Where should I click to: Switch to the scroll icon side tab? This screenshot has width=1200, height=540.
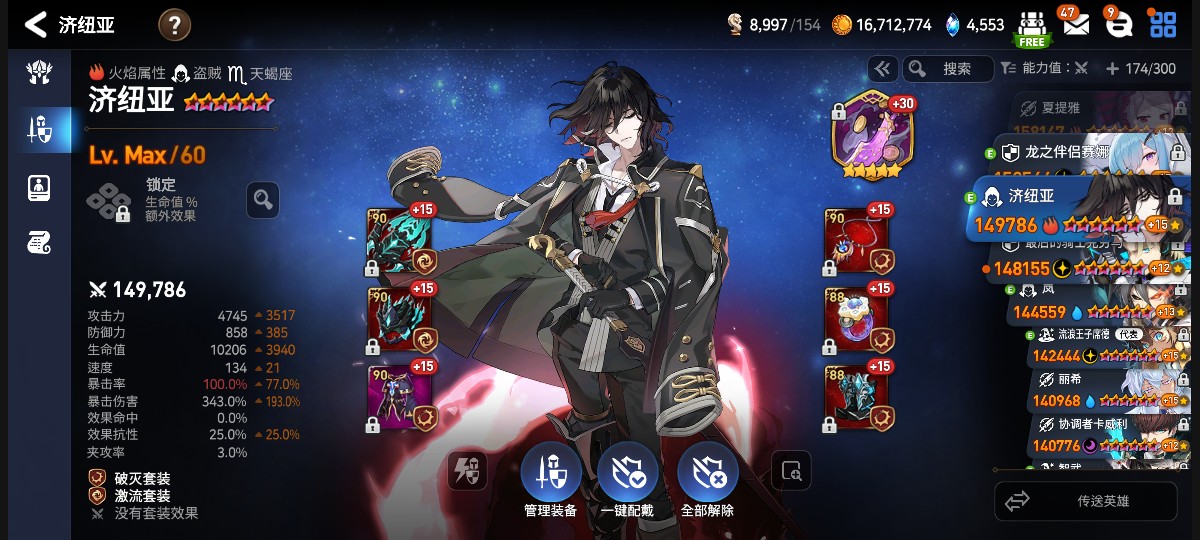(x=40, y=242)
